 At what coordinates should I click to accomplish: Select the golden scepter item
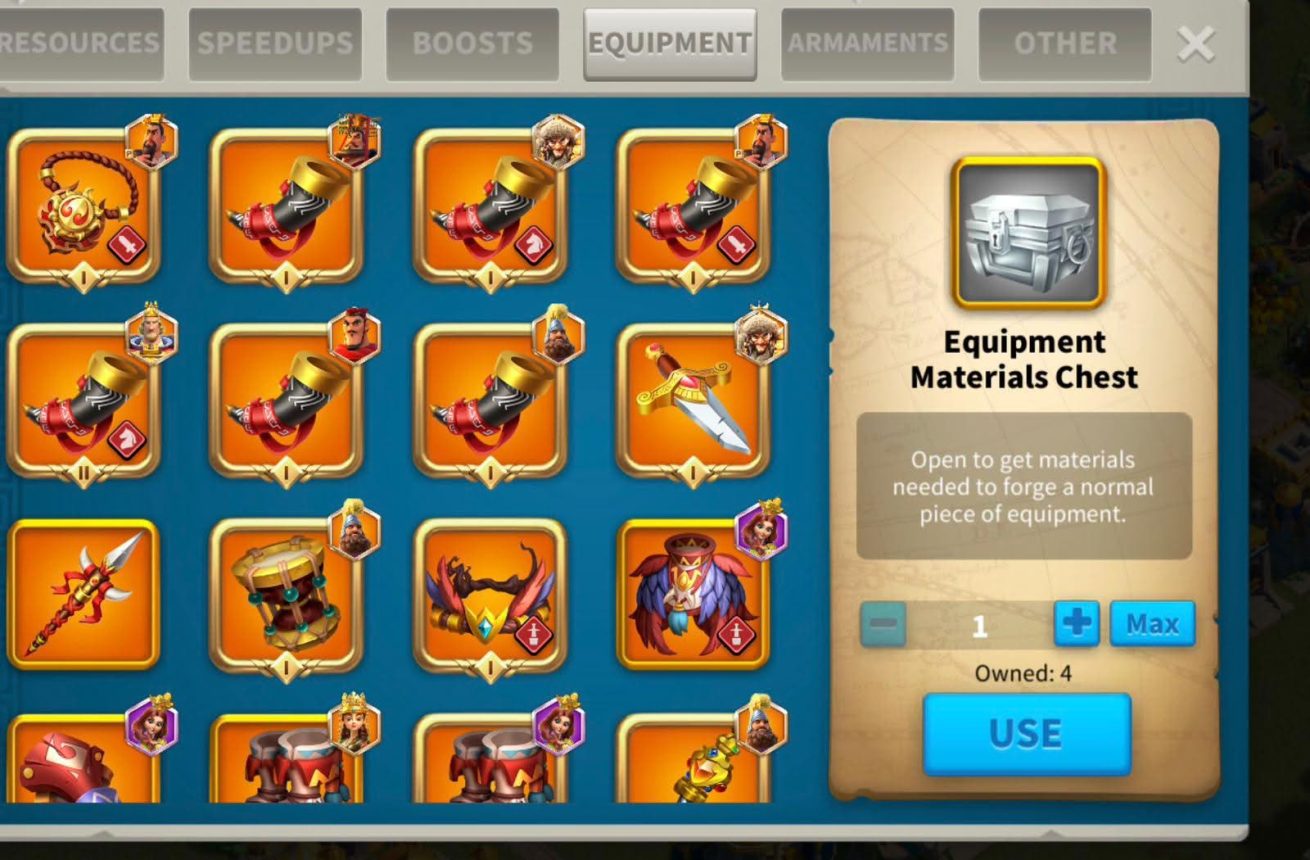click(x=693, y=765)
